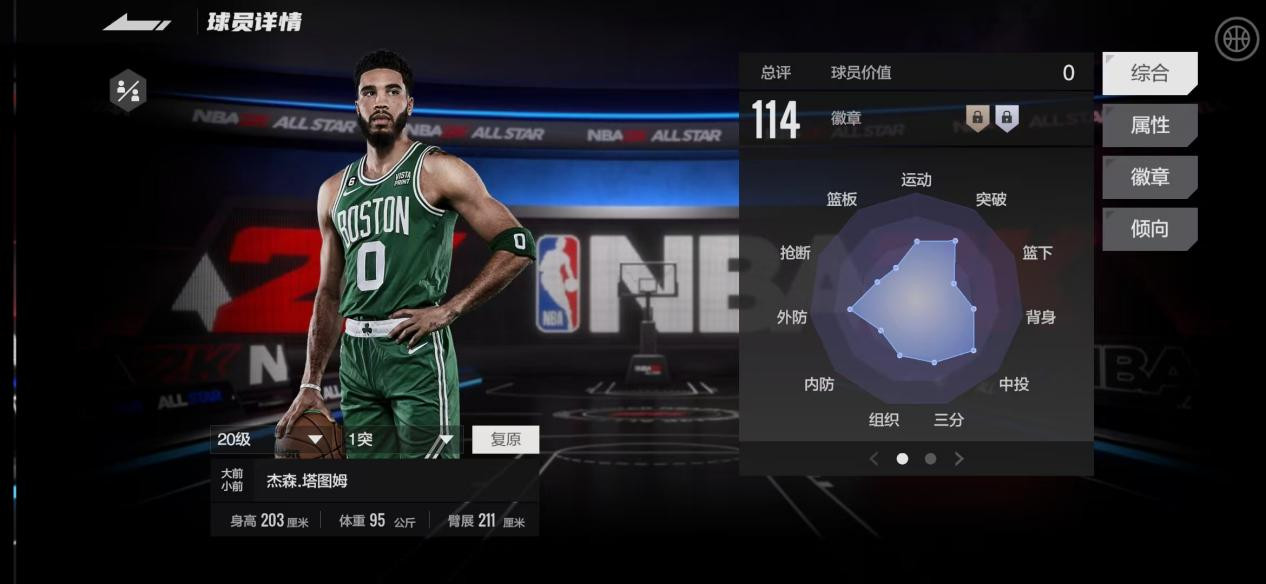Click the player compare icon
The height and width of the screenshot is (584, 1266).
128,91
